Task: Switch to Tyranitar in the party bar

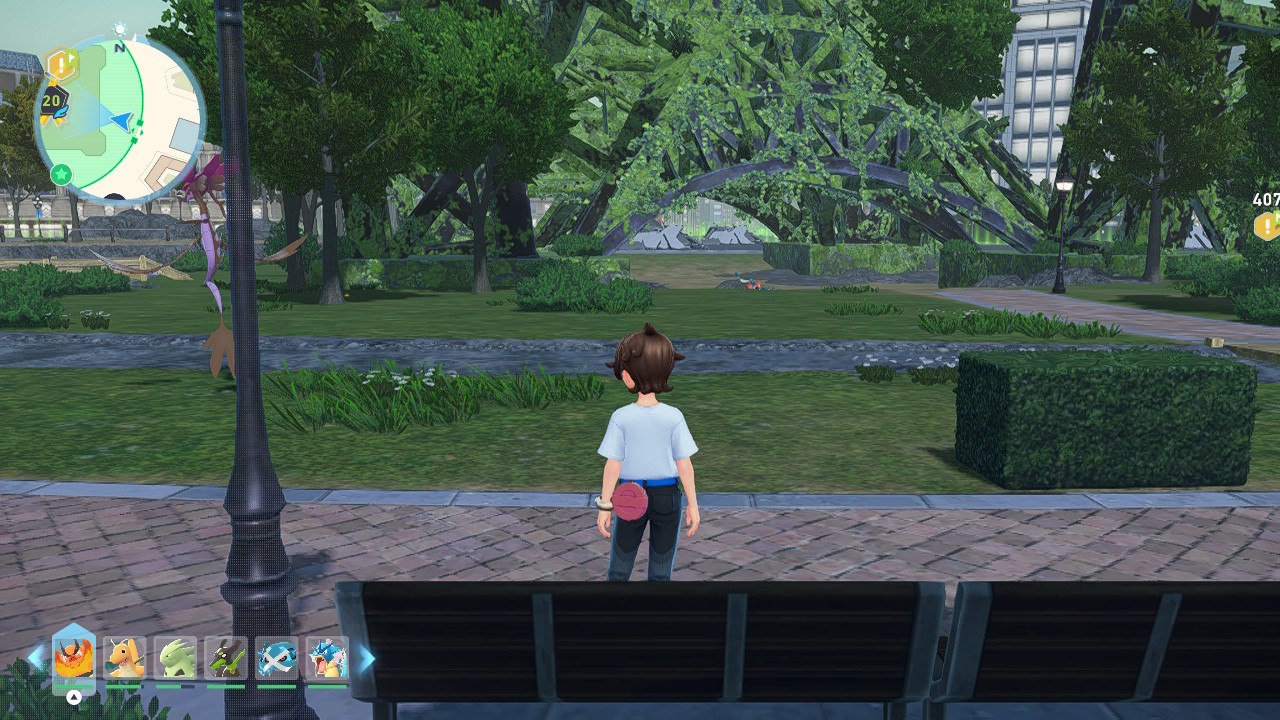Action: point(176,658)
